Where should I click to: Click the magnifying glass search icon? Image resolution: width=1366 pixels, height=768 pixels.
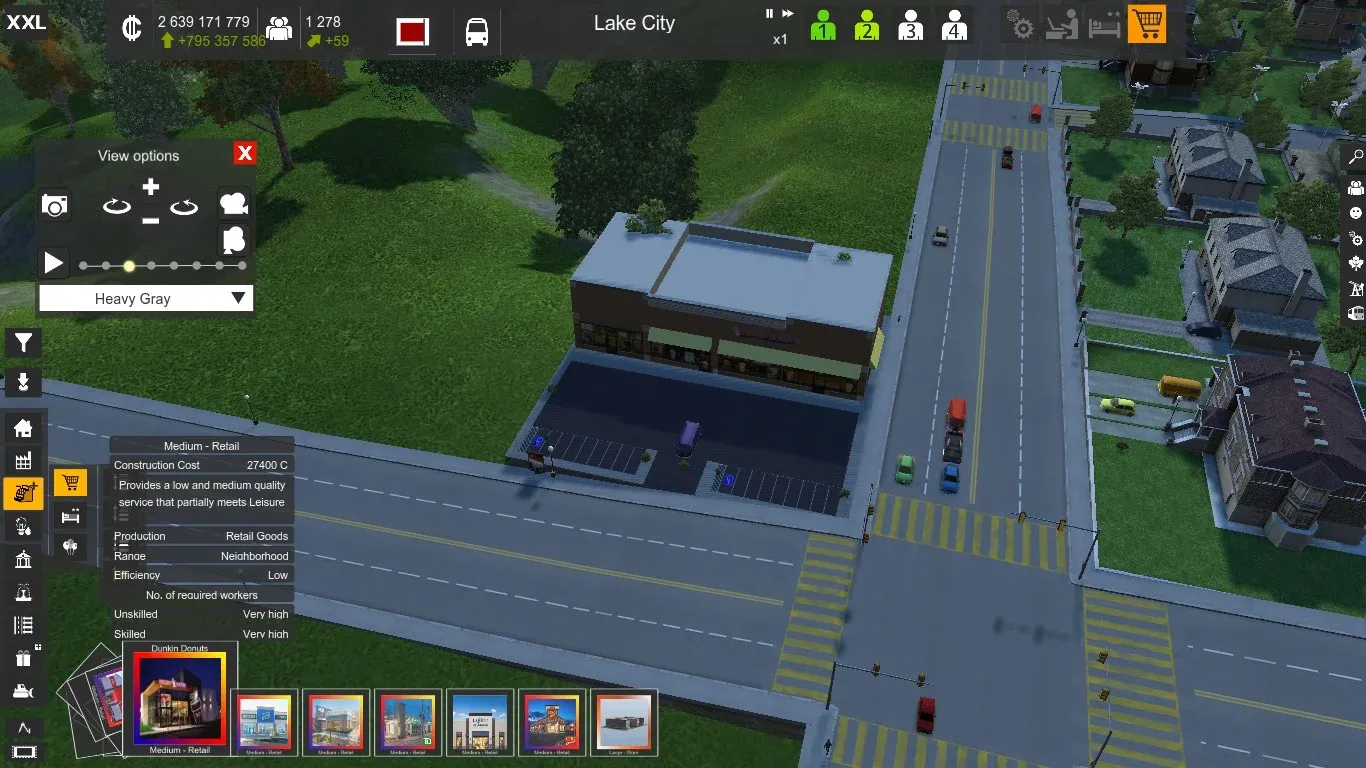(1356, 157)
